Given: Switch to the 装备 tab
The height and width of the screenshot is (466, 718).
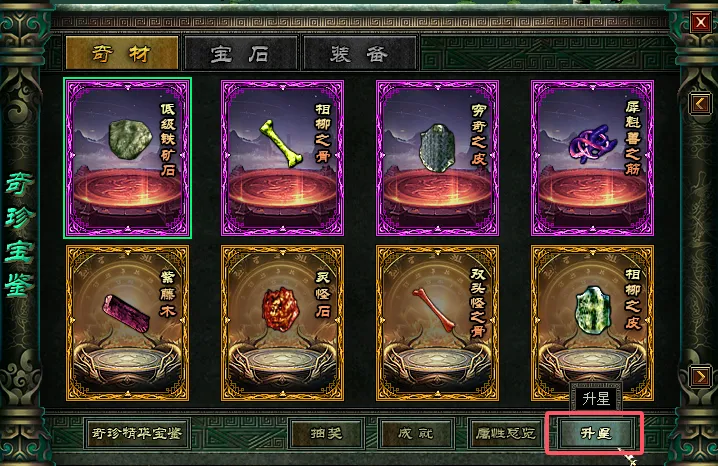Looking at the screenshot, I should pyautogui.click(x=358, y=54).
